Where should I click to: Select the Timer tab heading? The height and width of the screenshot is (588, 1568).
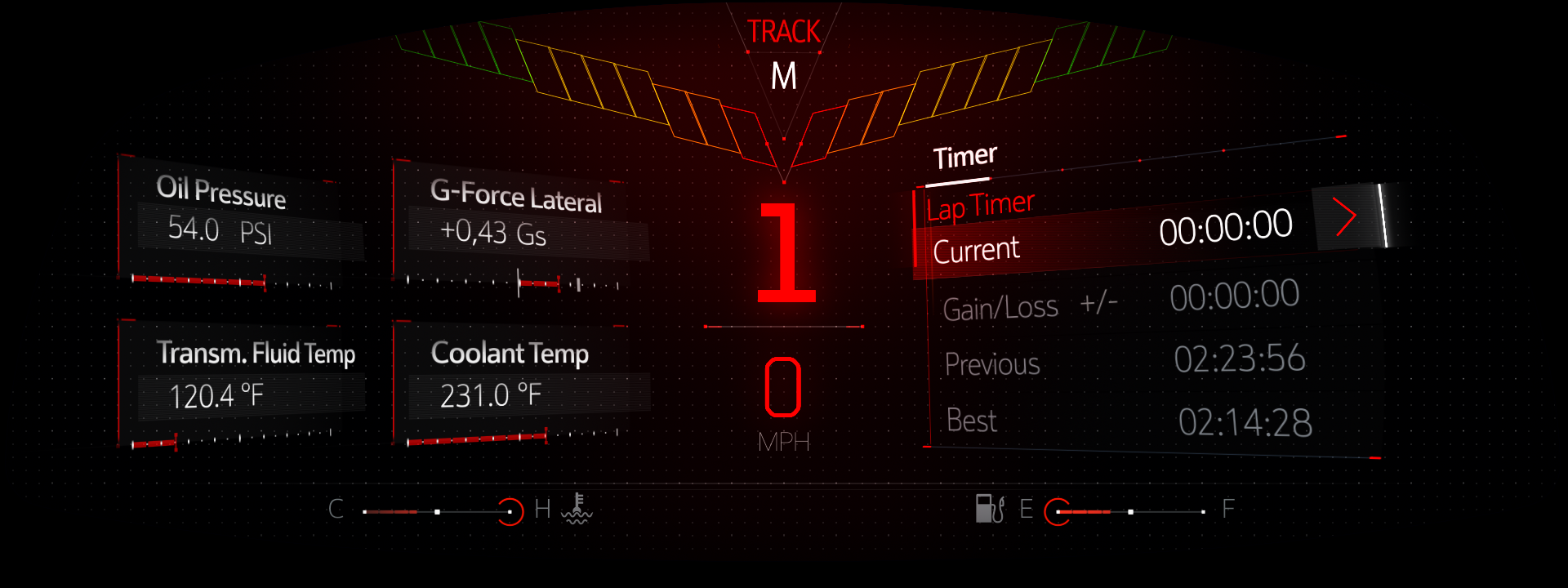click(964, 157)
